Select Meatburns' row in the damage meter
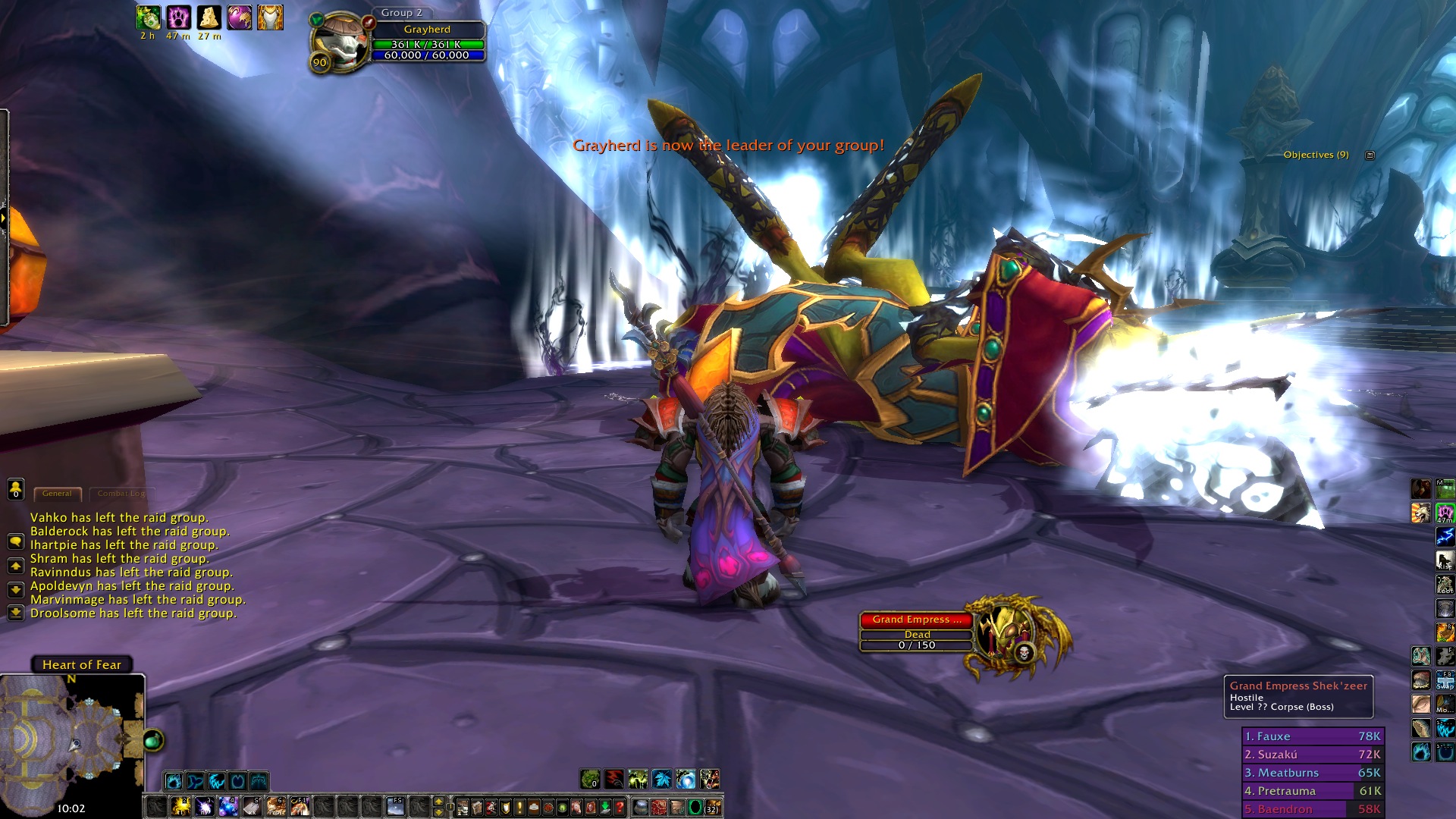The height and width of the screenshot is (819, 1456). click(1312, 773)
